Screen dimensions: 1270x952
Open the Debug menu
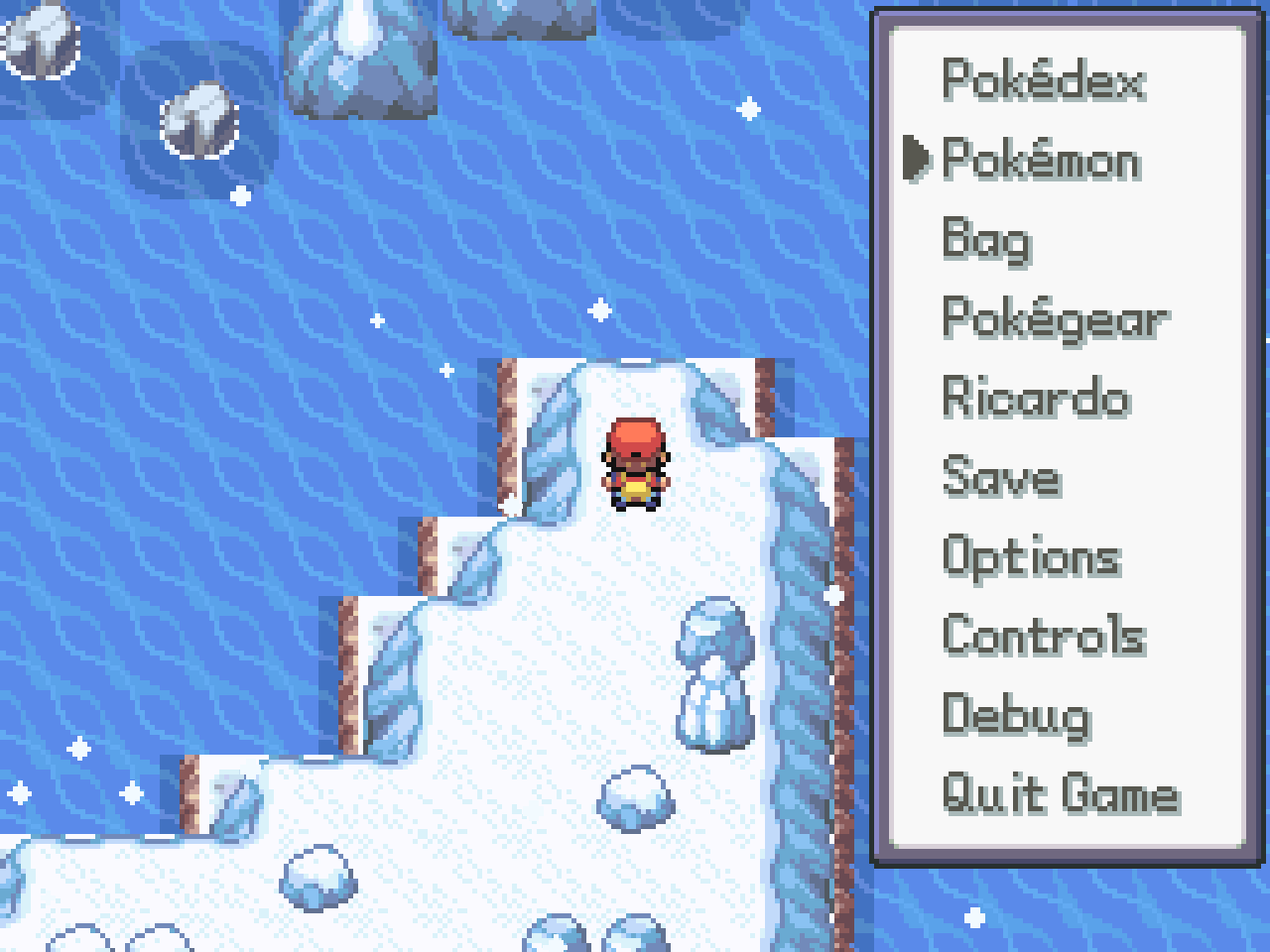click(x=1016, y=715)
